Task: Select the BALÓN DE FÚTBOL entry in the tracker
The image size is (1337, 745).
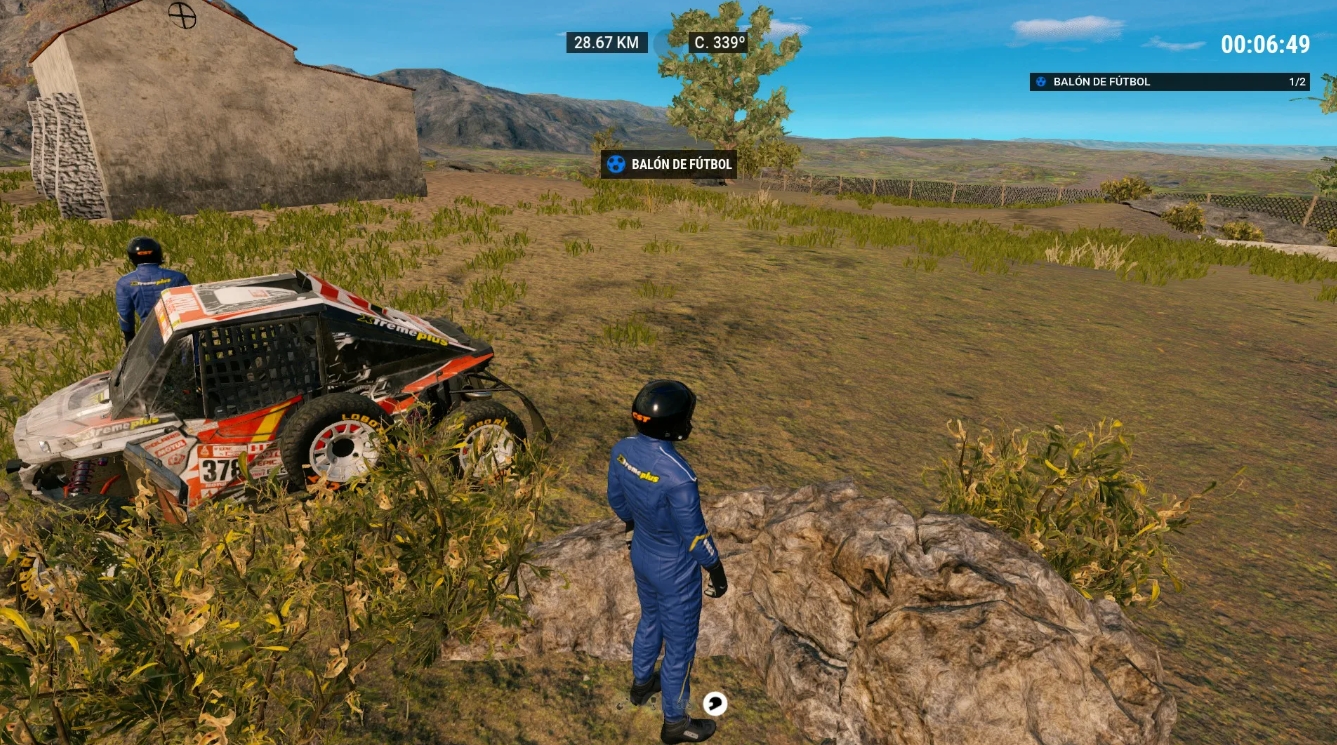Action: click(1100, 82)
